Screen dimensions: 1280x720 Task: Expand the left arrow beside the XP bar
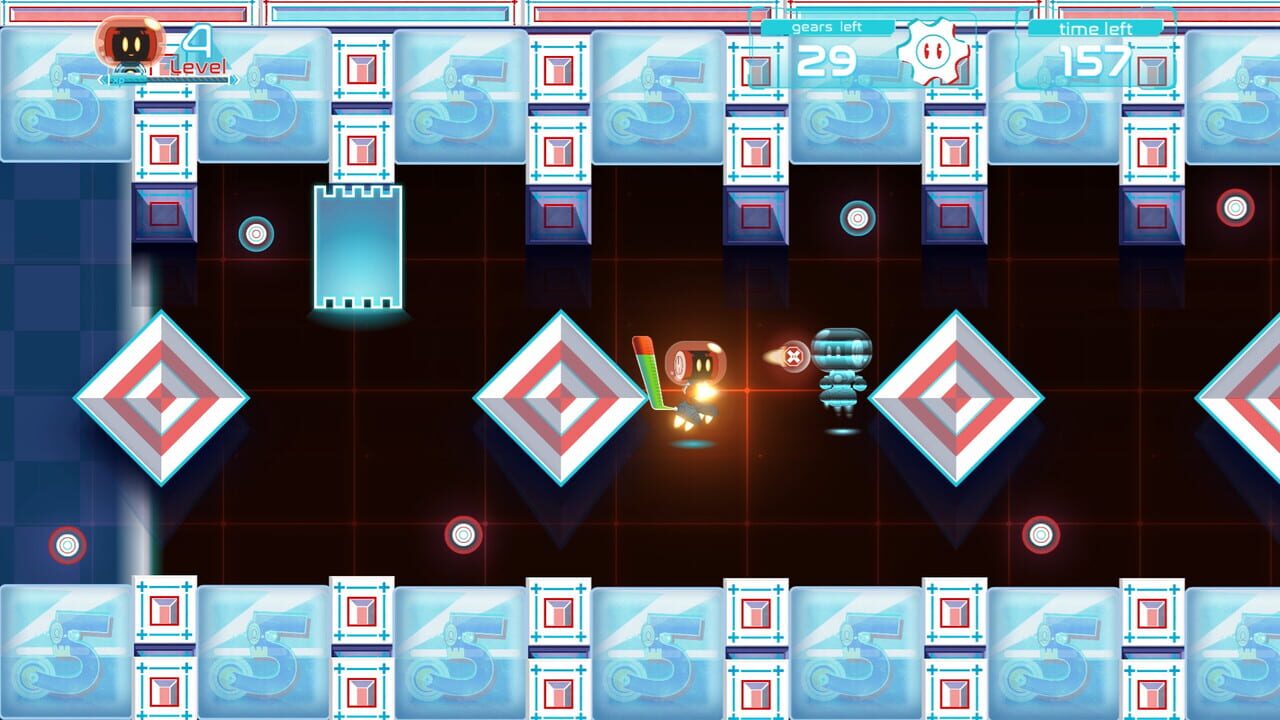[100, 80]
